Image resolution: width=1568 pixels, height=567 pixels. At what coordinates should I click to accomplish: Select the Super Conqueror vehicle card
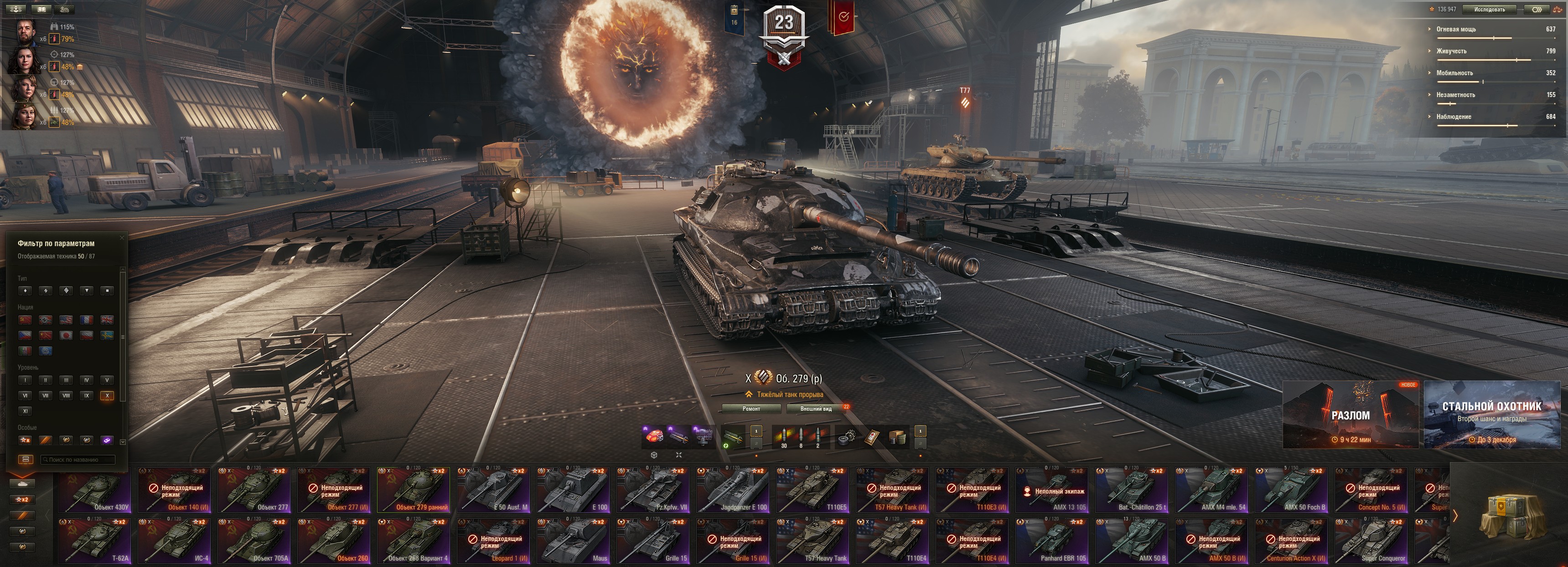coord(1371,541)
